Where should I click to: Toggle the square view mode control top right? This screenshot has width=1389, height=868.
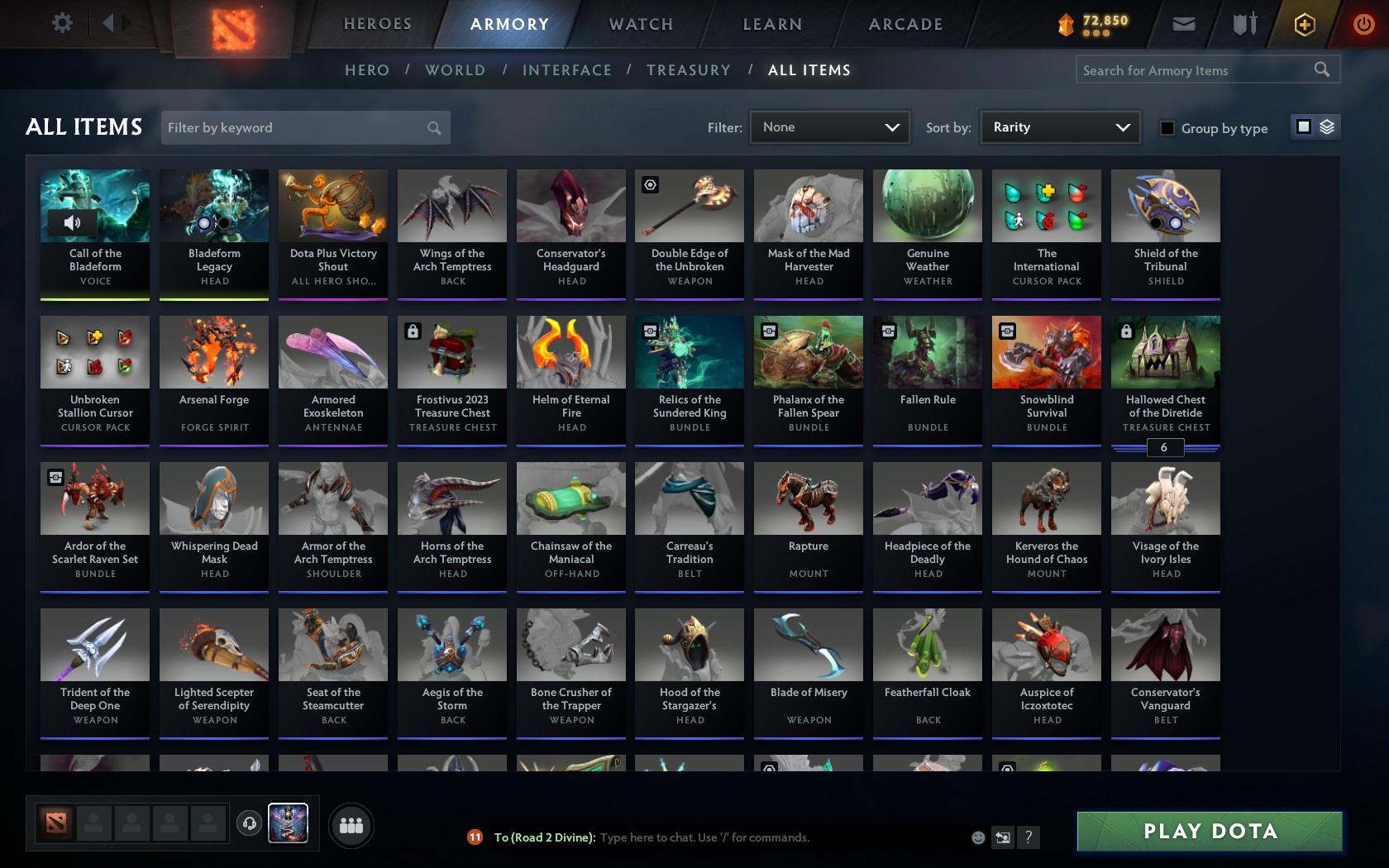1303,126
